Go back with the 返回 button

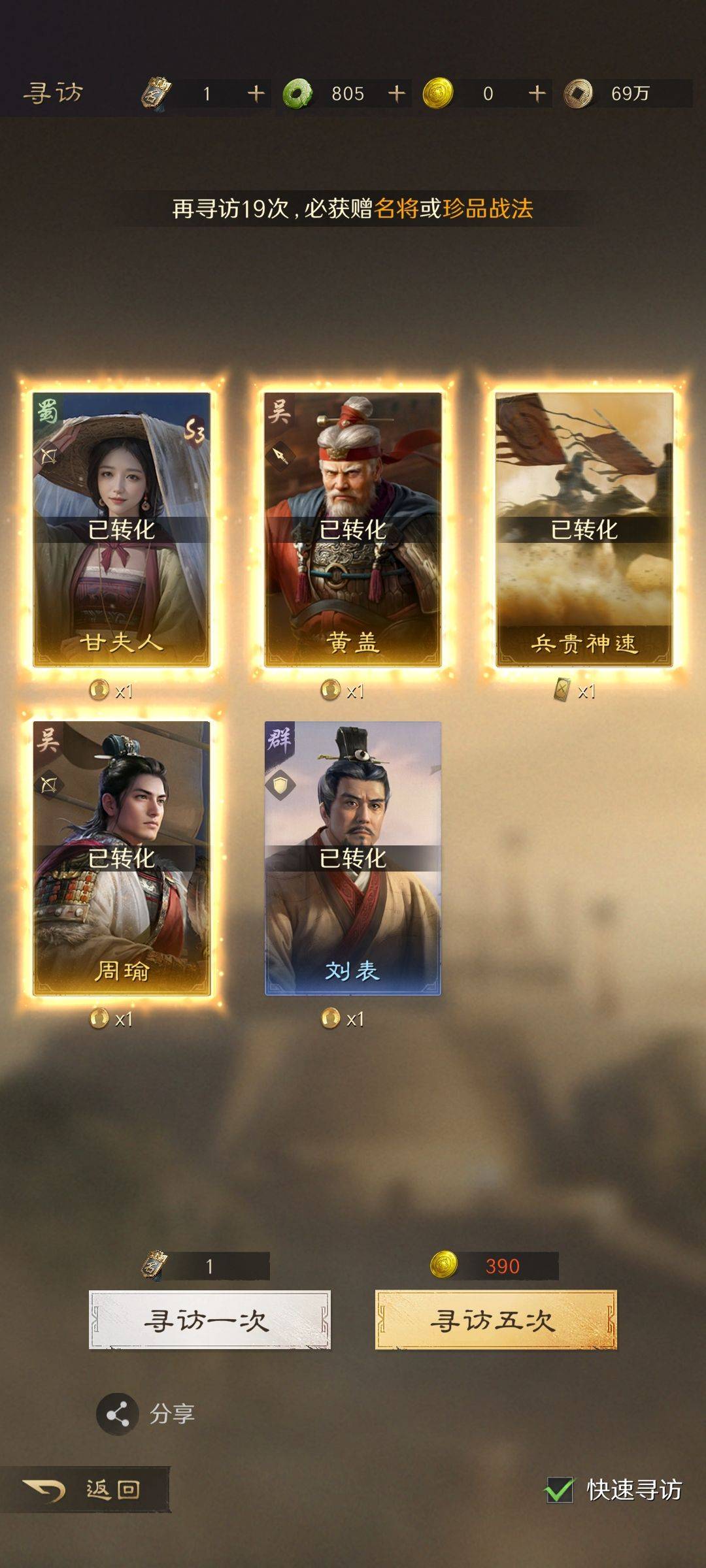85,1490
